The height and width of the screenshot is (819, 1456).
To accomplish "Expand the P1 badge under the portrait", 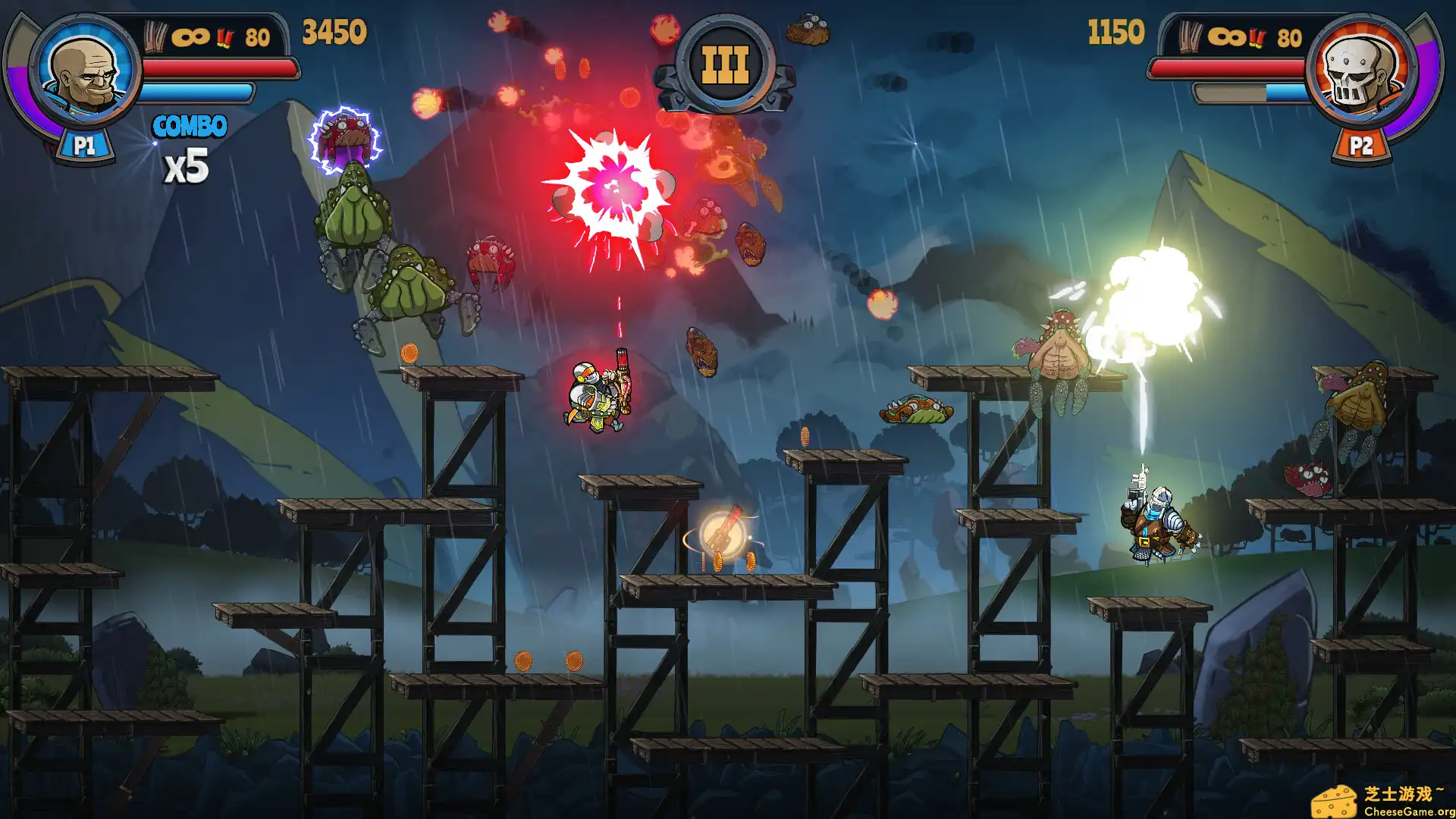I will point(85,146).
